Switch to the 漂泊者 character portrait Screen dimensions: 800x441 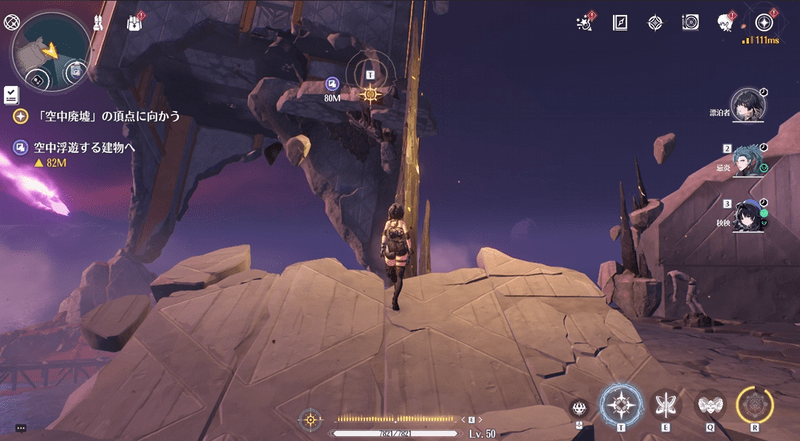coord(746,102)
